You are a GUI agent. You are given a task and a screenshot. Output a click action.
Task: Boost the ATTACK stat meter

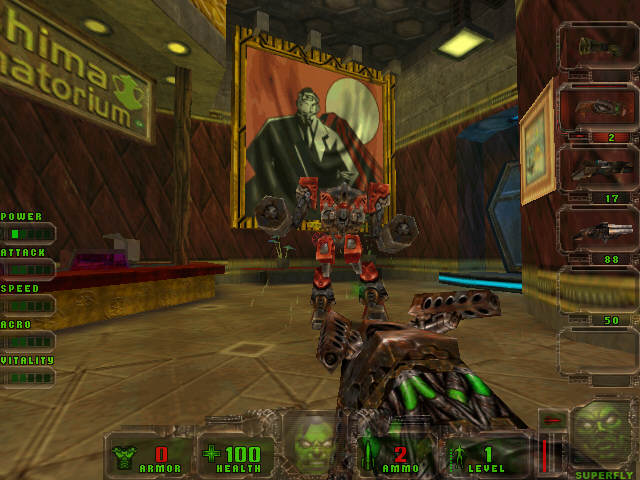tap(28, 269)
